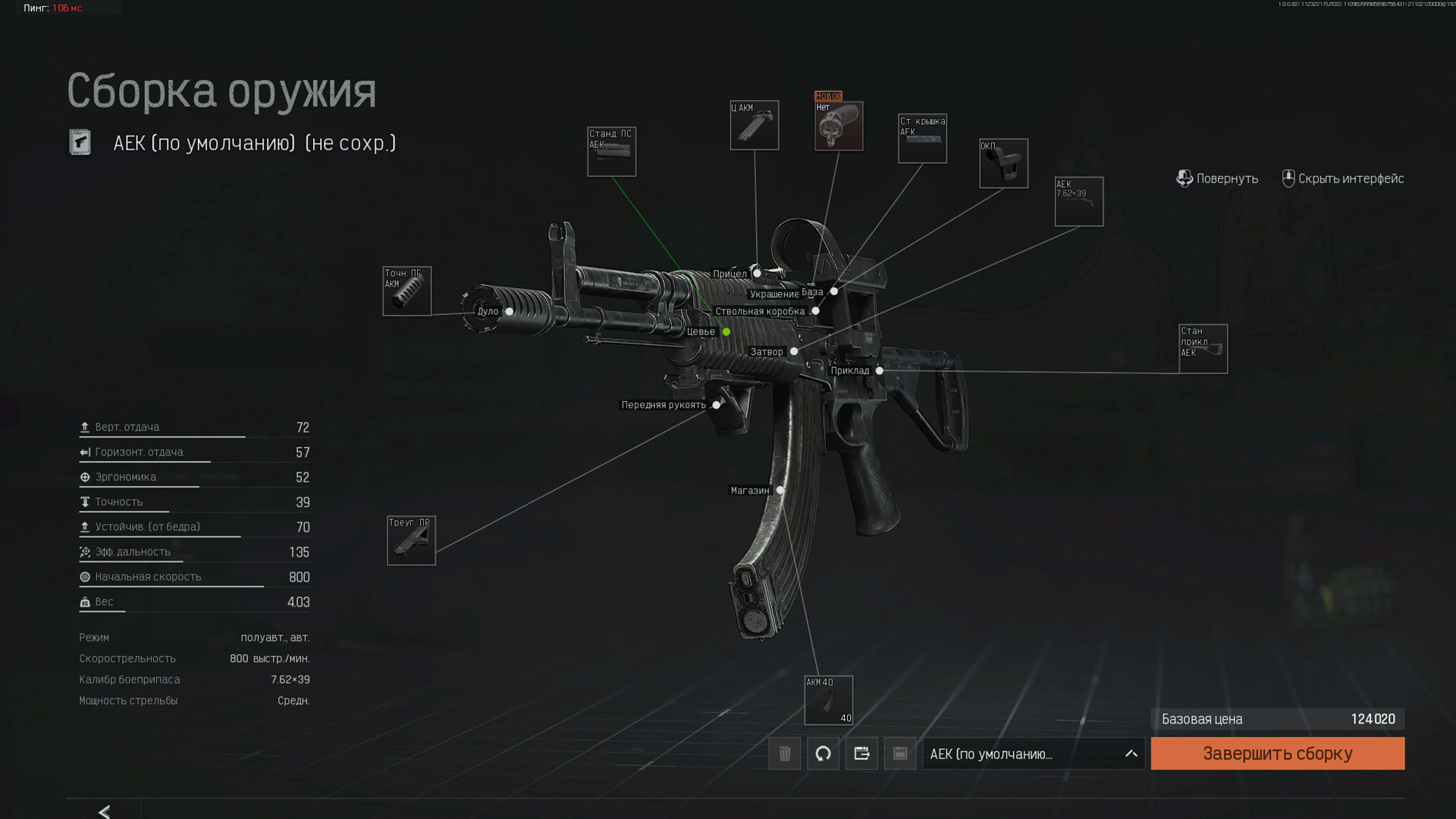Open the АКМ 40 magazine slot
The width and height of the screenshot is (1456, 819).
(x=828, y=700)
